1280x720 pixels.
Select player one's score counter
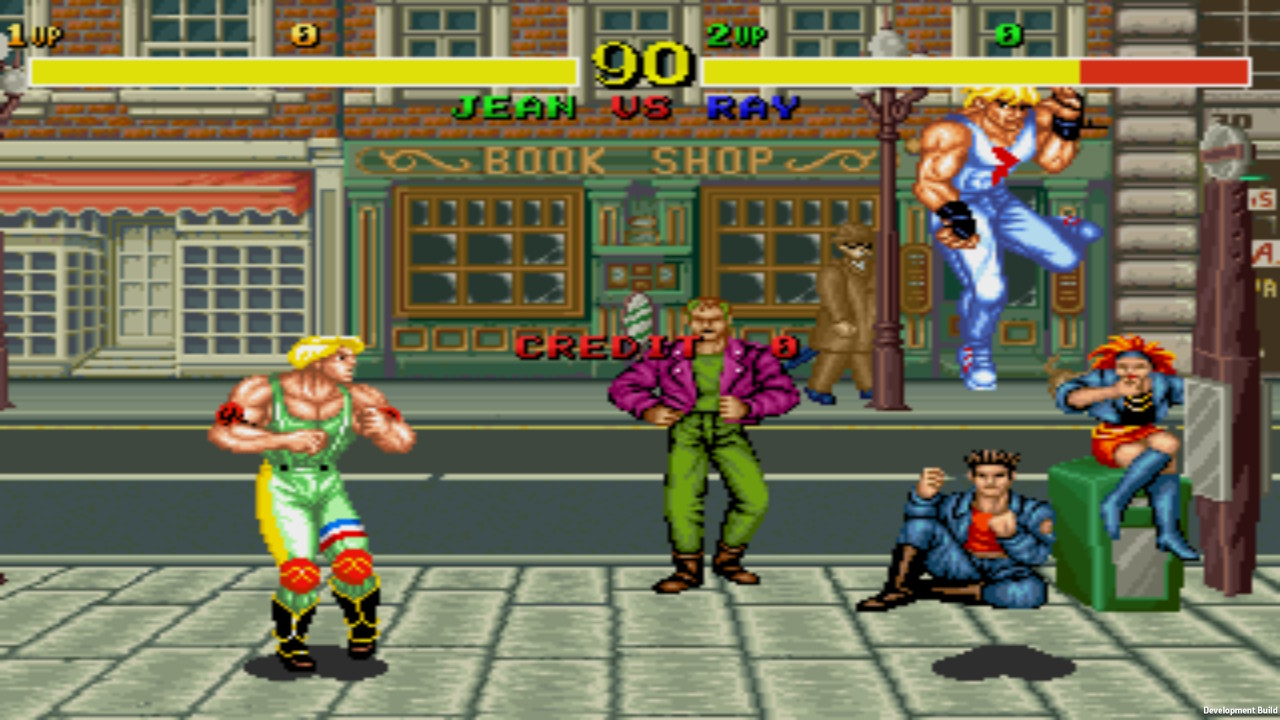302,33
